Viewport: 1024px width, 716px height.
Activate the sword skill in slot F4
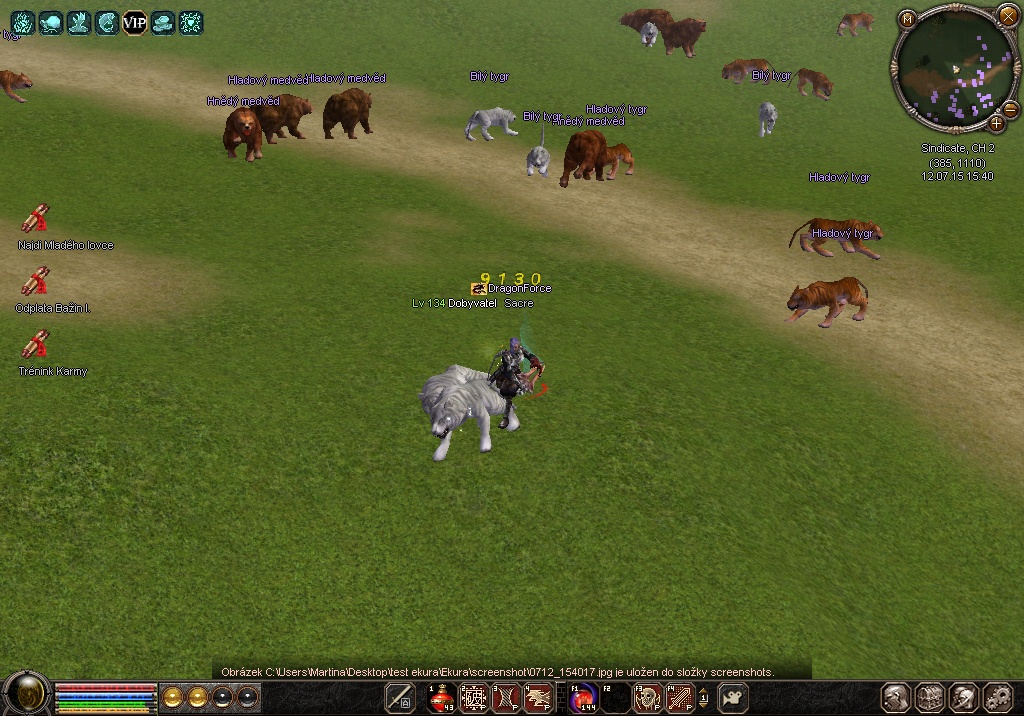[x=680, y=697]
